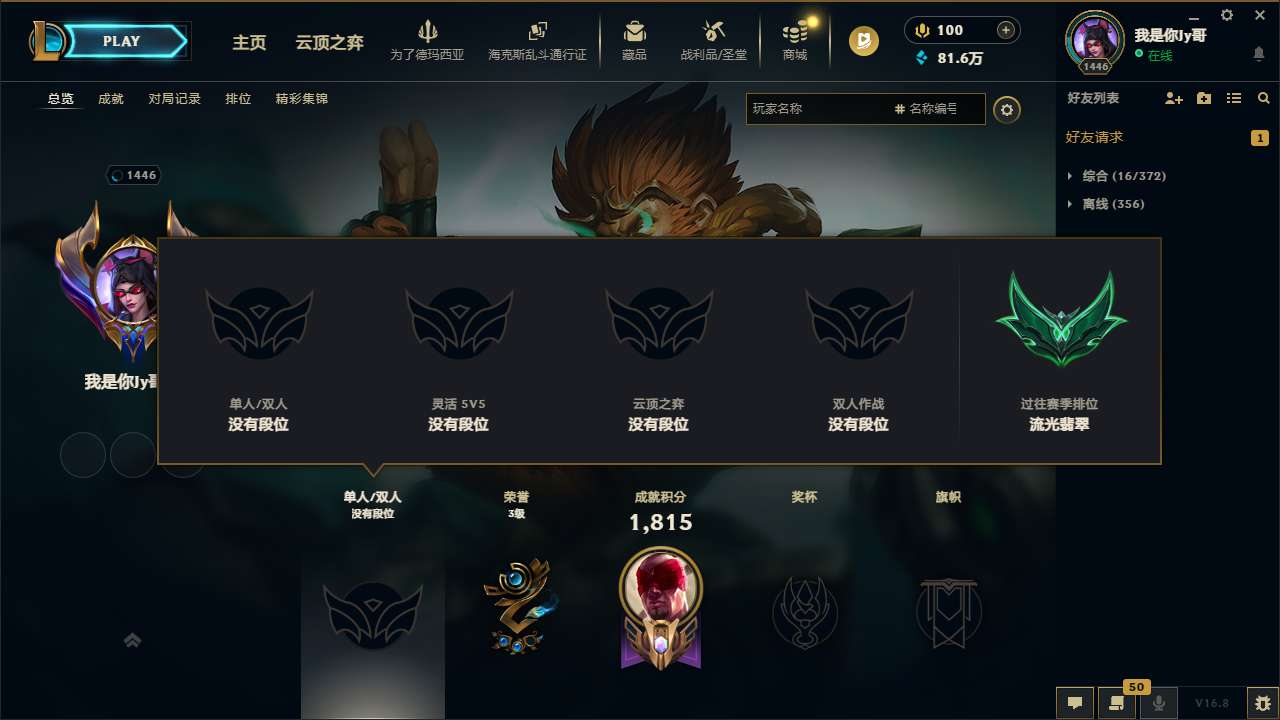Open the 商城 store
This screenshot has width=1280, height=720.
(x=795, y=40)
